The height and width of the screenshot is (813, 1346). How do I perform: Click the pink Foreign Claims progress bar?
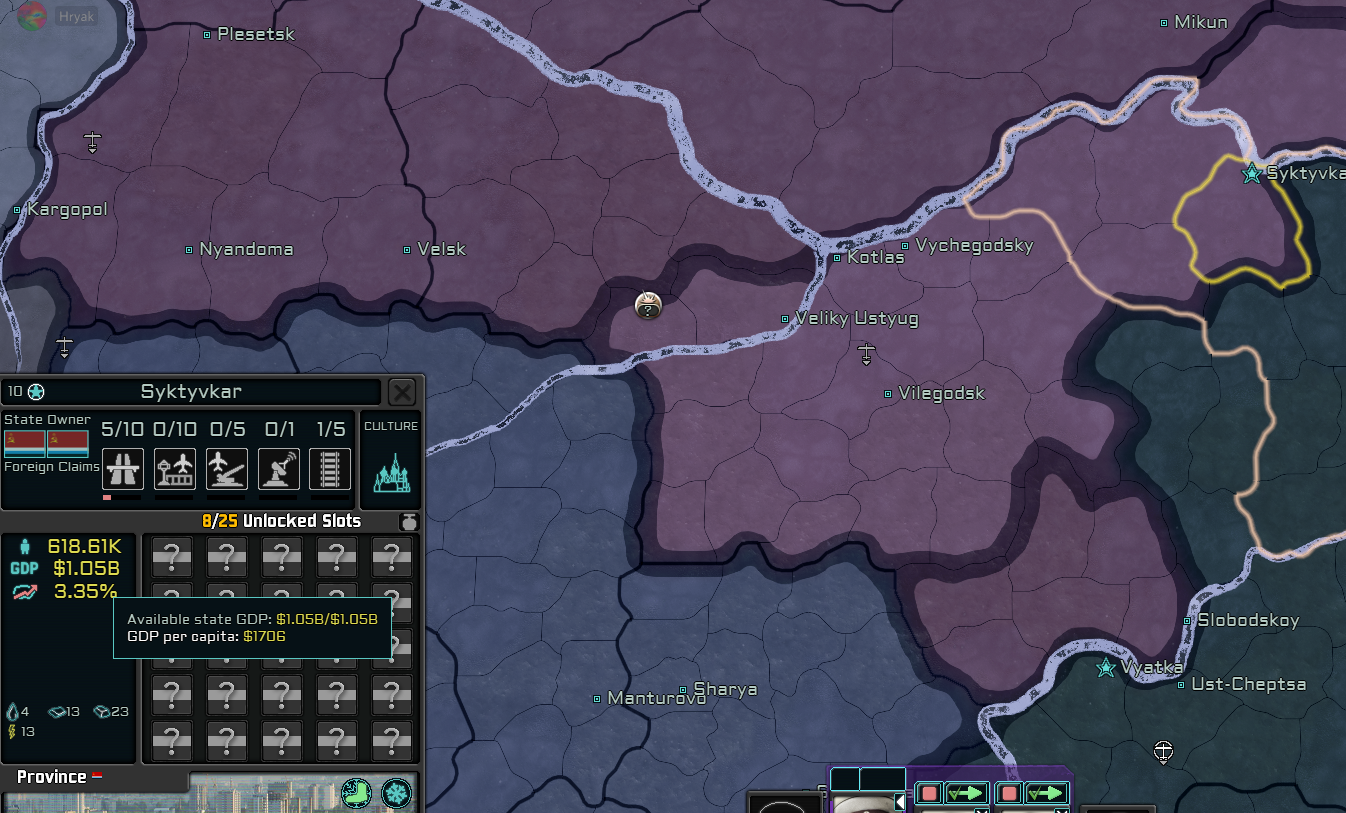click(106, 496)
